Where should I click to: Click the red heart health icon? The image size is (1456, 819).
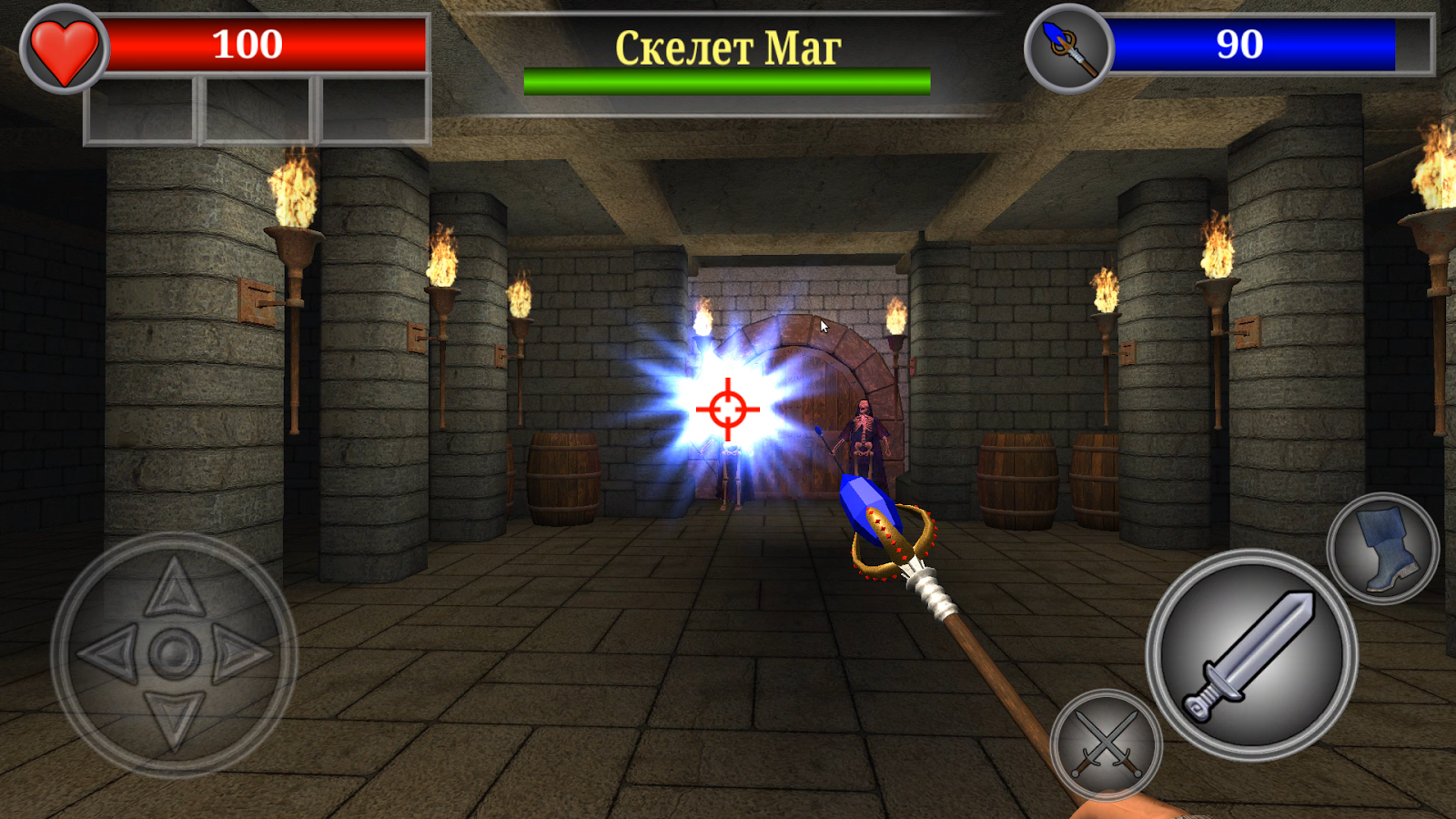(64, 50)
